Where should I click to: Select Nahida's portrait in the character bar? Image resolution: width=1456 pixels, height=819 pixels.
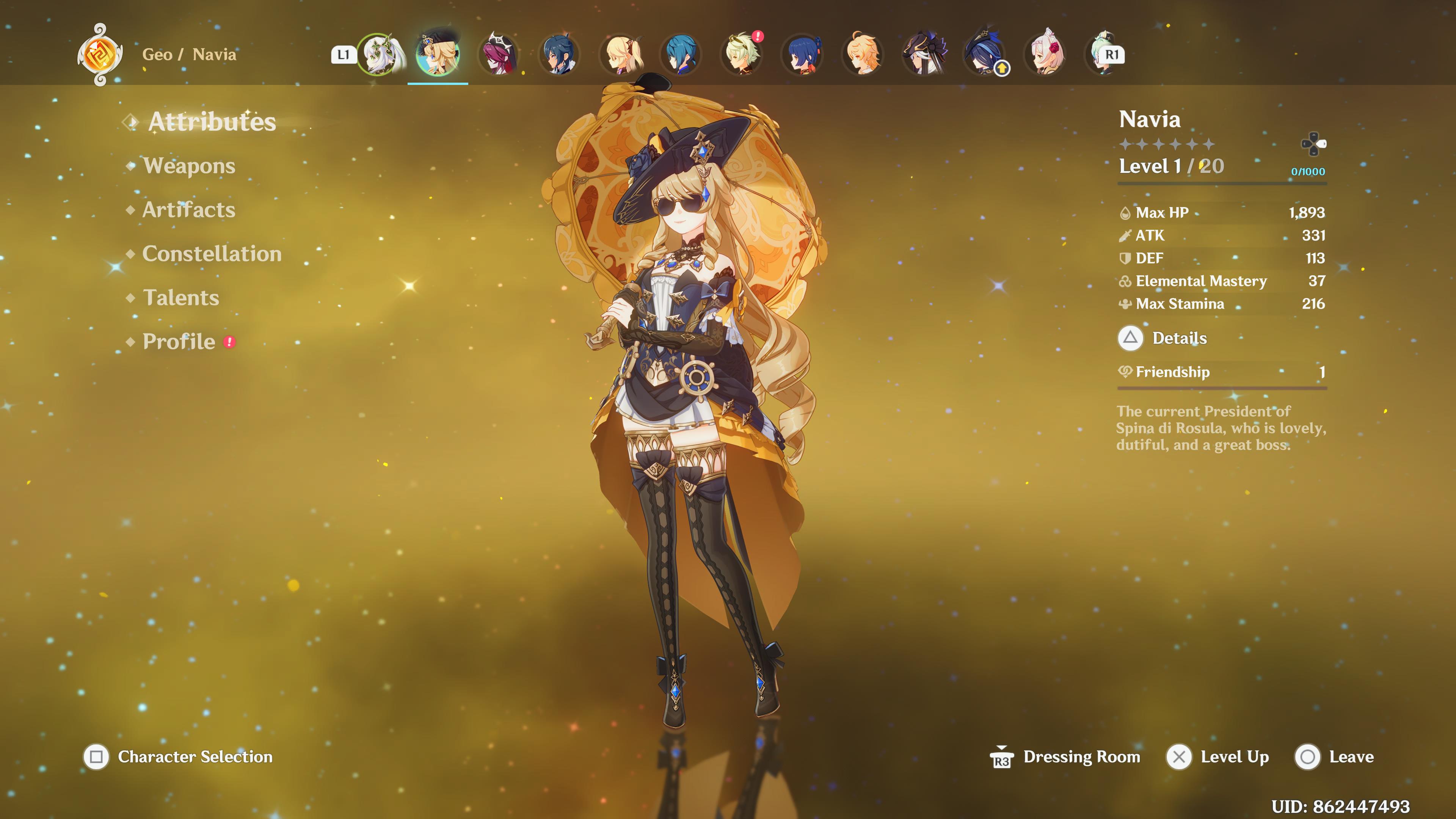pyautogui.click(x=380, y=55)
